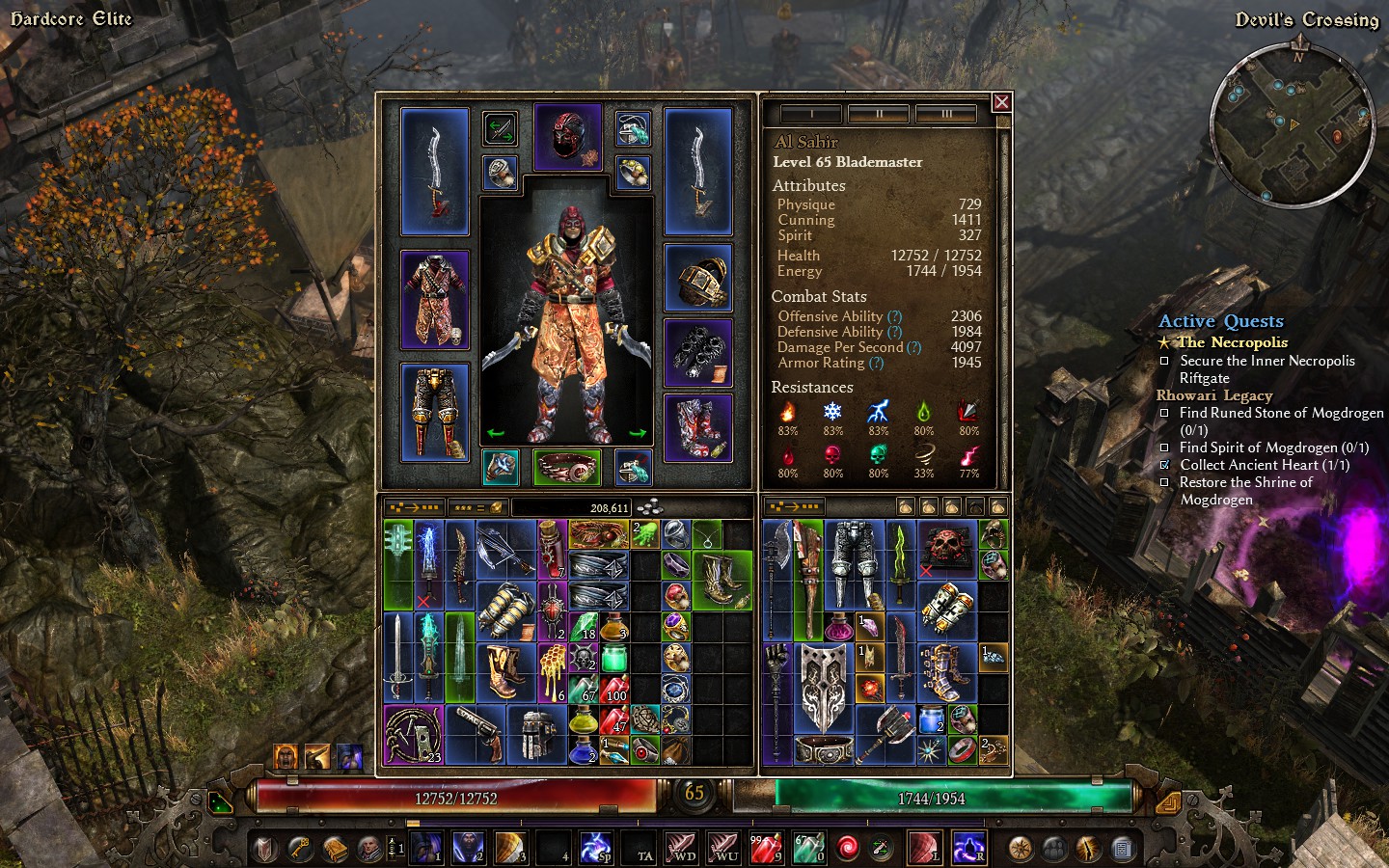Select the equipped red hooded helmet

pos(567,137)
